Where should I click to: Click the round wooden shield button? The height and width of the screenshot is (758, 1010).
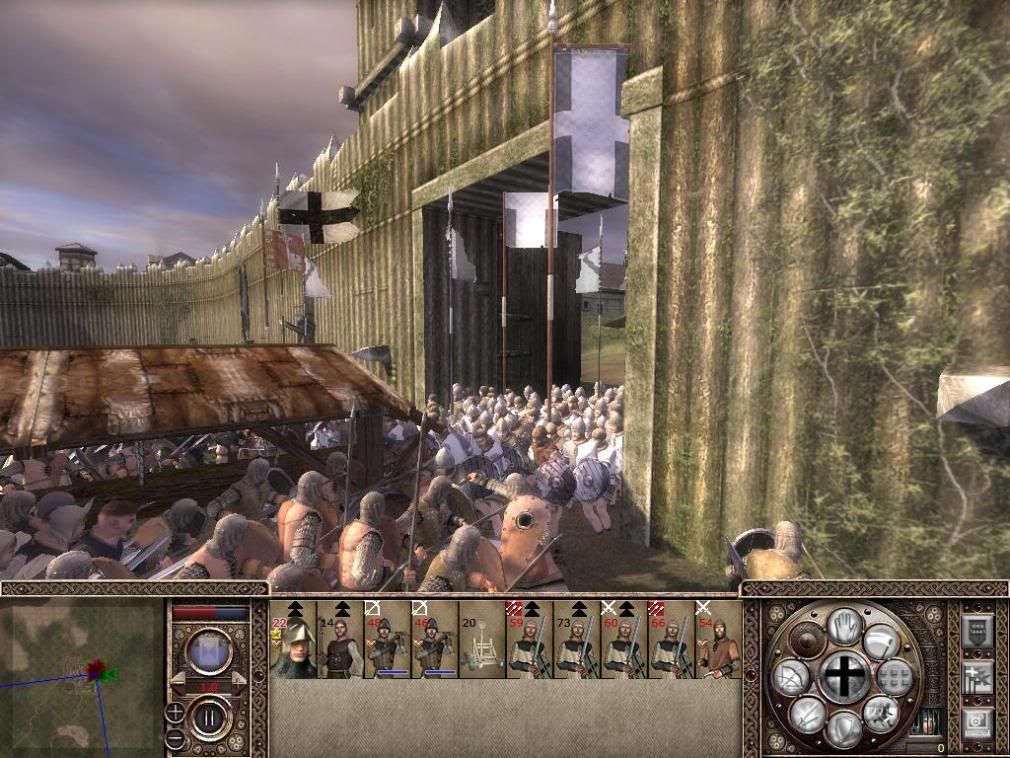click(806, 638)
